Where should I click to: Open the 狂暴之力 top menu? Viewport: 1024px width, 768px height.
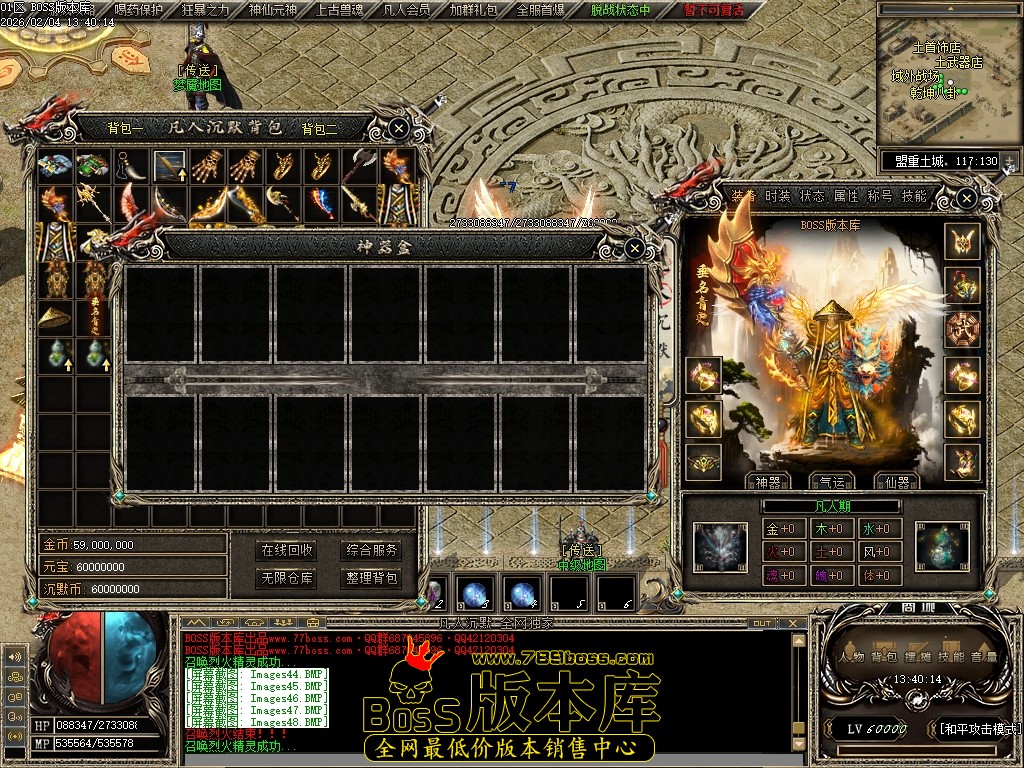pos(205,10)
